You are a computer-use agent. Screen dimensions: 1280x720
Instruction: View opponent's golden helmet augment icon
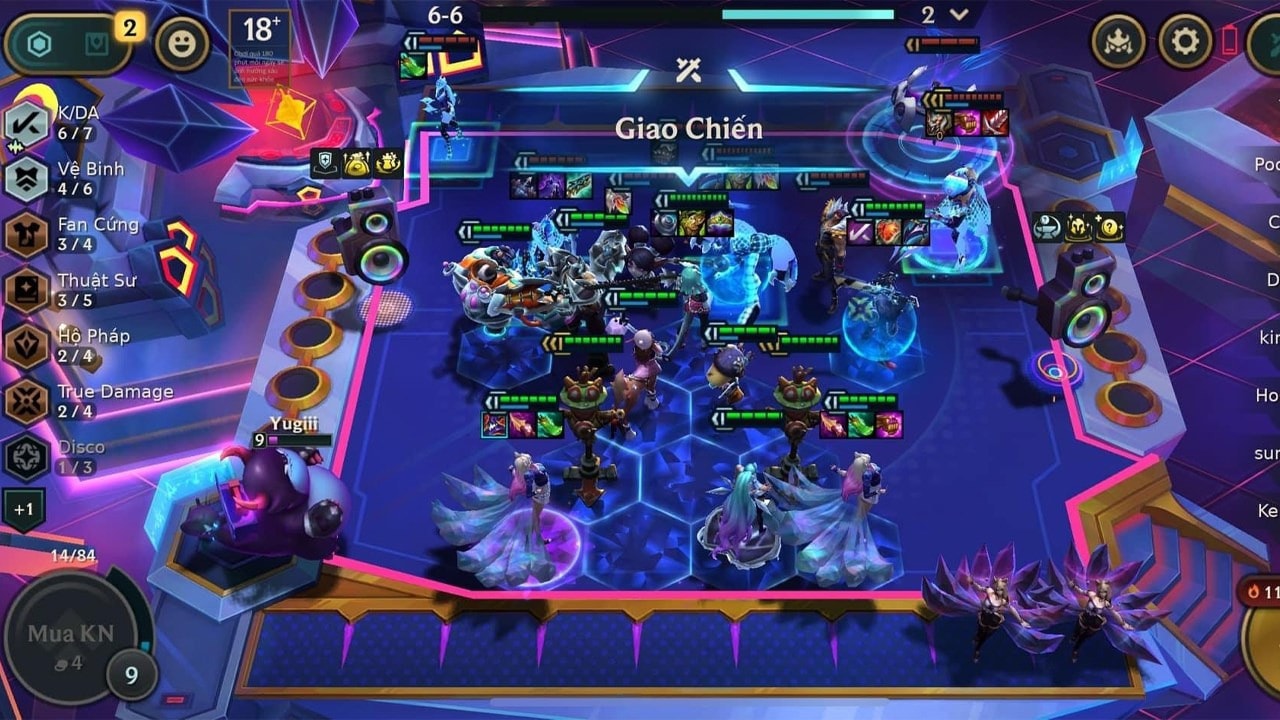point(1079,227)
